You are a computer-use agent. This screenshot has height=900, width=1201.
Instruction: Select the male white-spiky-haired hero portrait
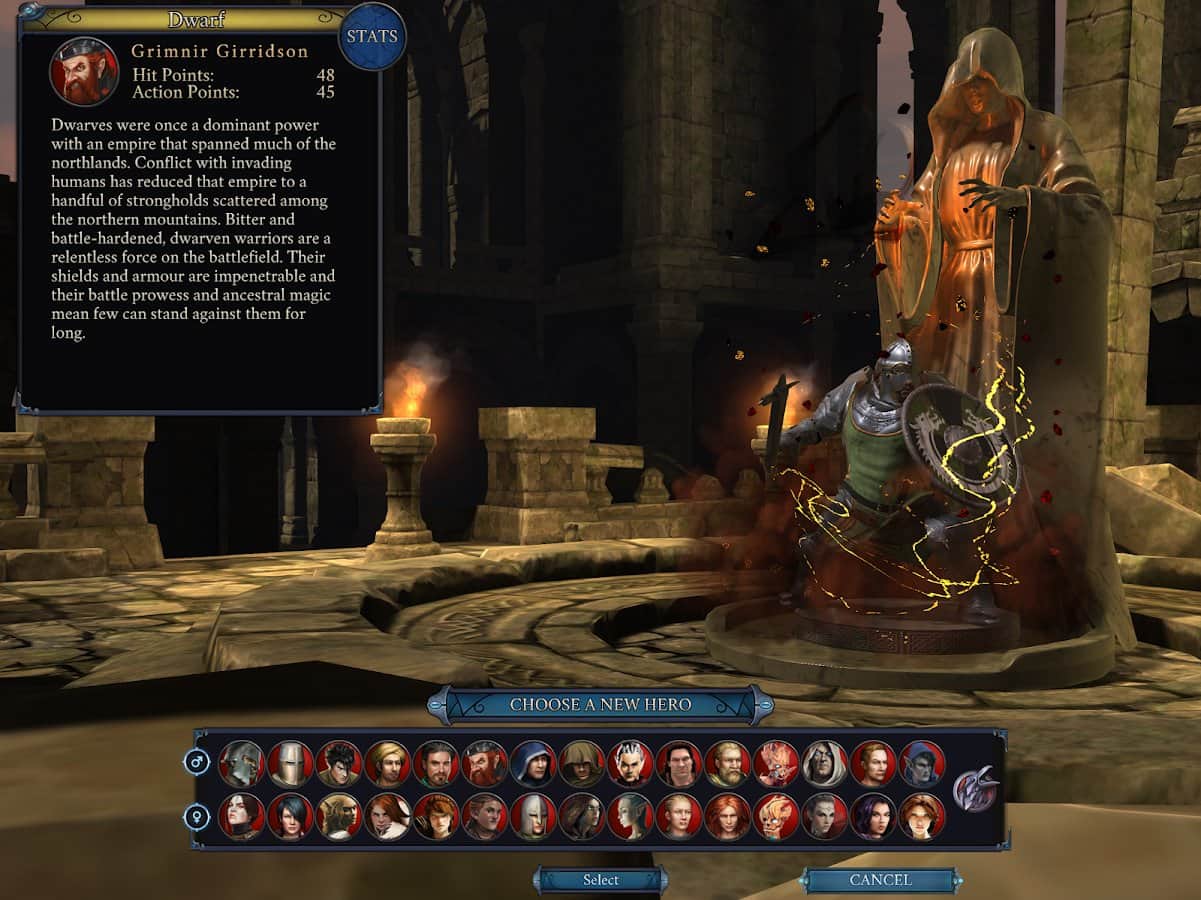pyautogui.click(x=630, y=764)
